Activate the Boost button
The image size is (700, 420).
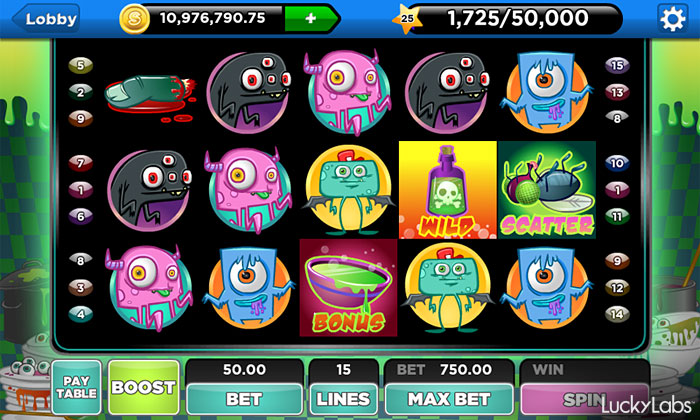click(143, 388)
